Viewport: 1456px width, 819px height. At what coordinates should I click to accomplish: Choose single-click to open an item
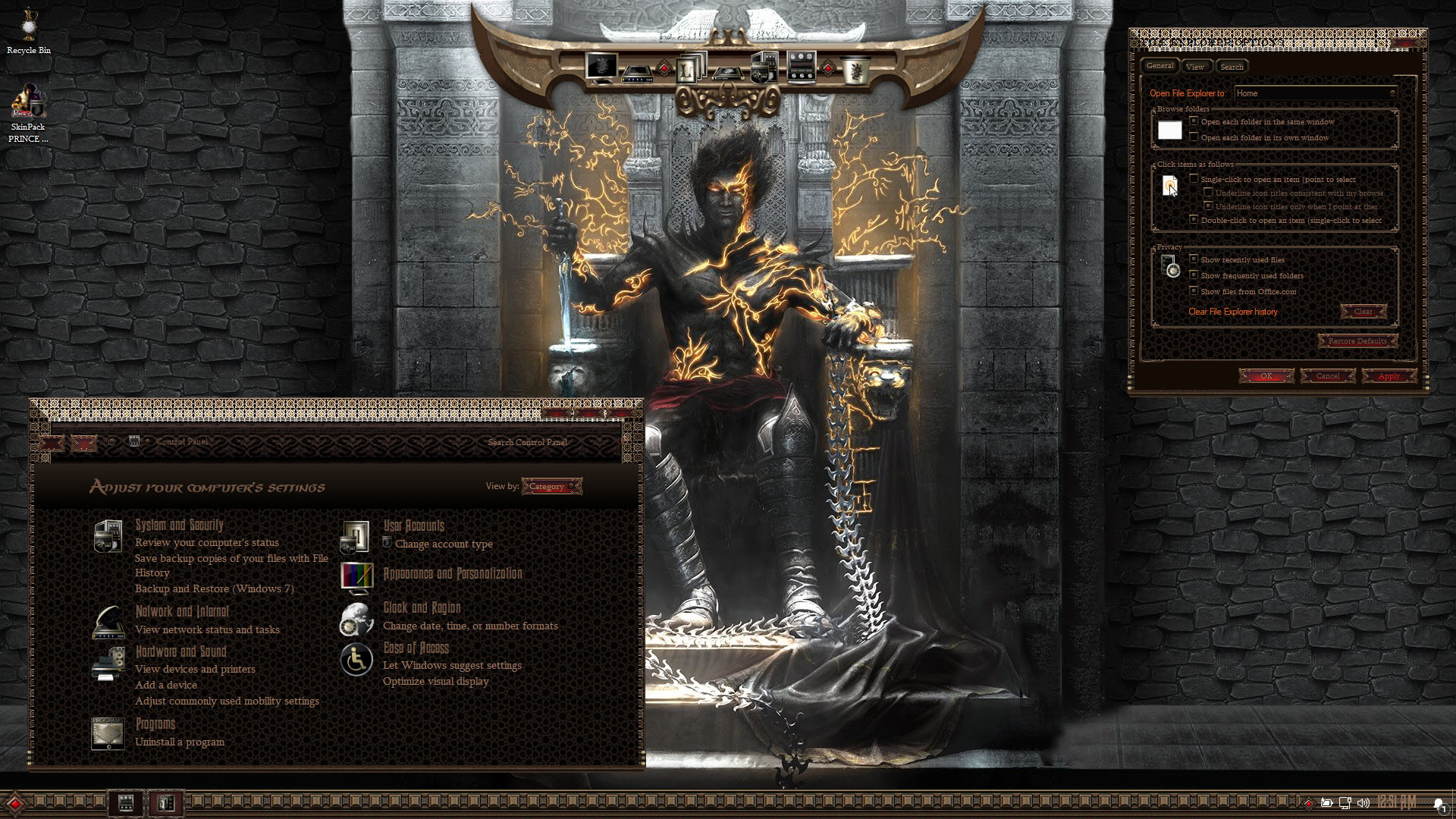(1194, 179)
